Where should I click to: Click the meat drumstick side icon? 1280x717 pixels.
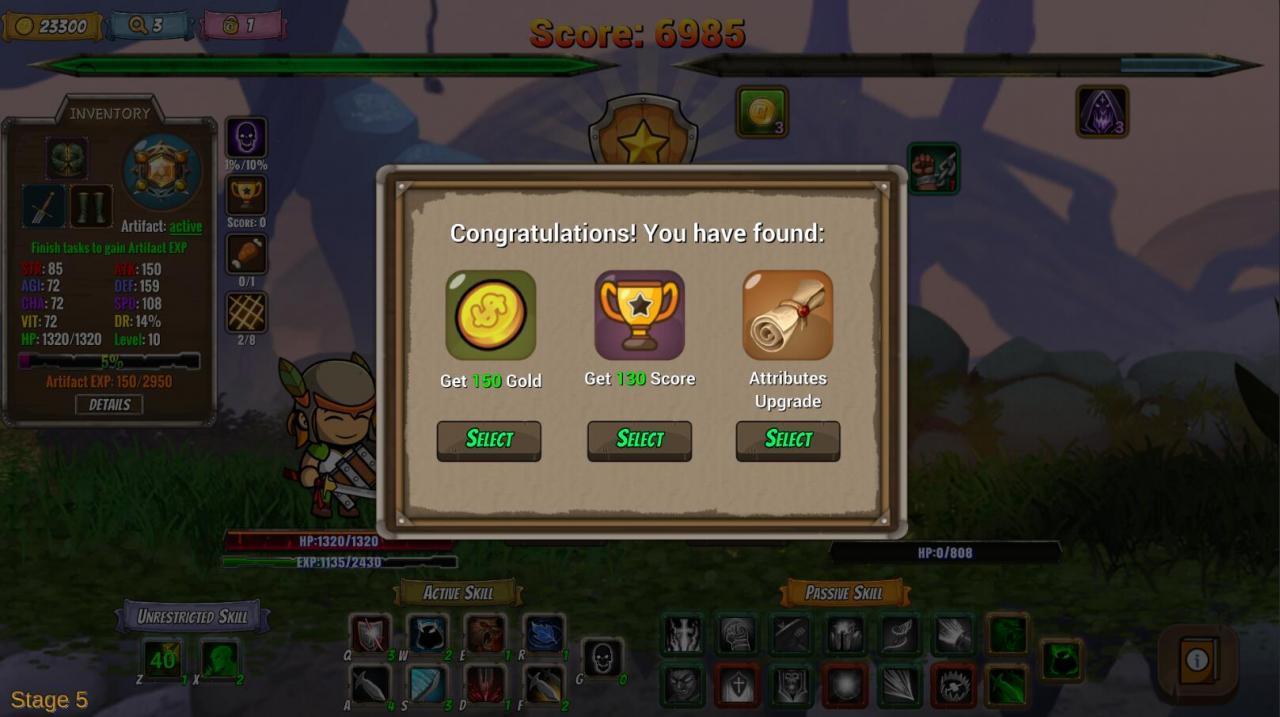point(246,254)
